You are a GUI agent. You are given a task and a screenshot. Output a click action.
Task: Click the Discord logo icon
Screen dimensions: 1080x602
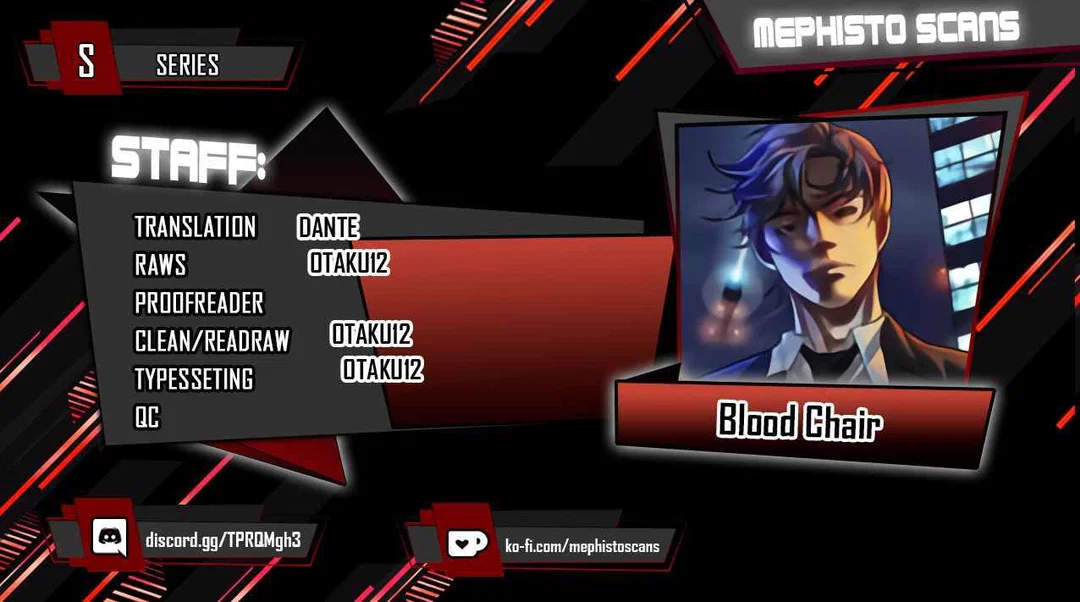pyautogui.click(x=108, y=539)
